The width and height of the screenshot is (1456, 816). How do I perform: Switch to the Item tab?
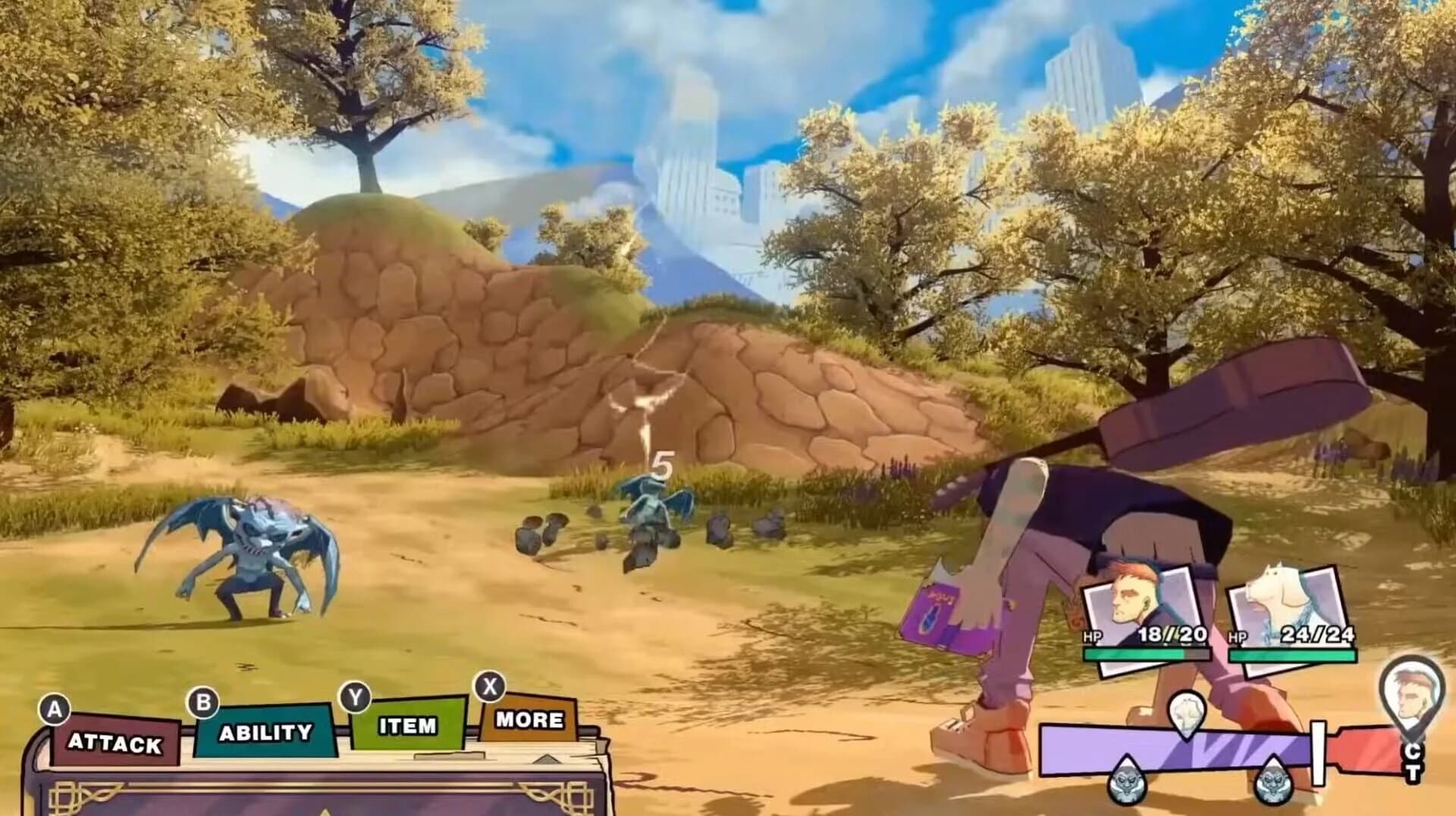pos(407,726)
